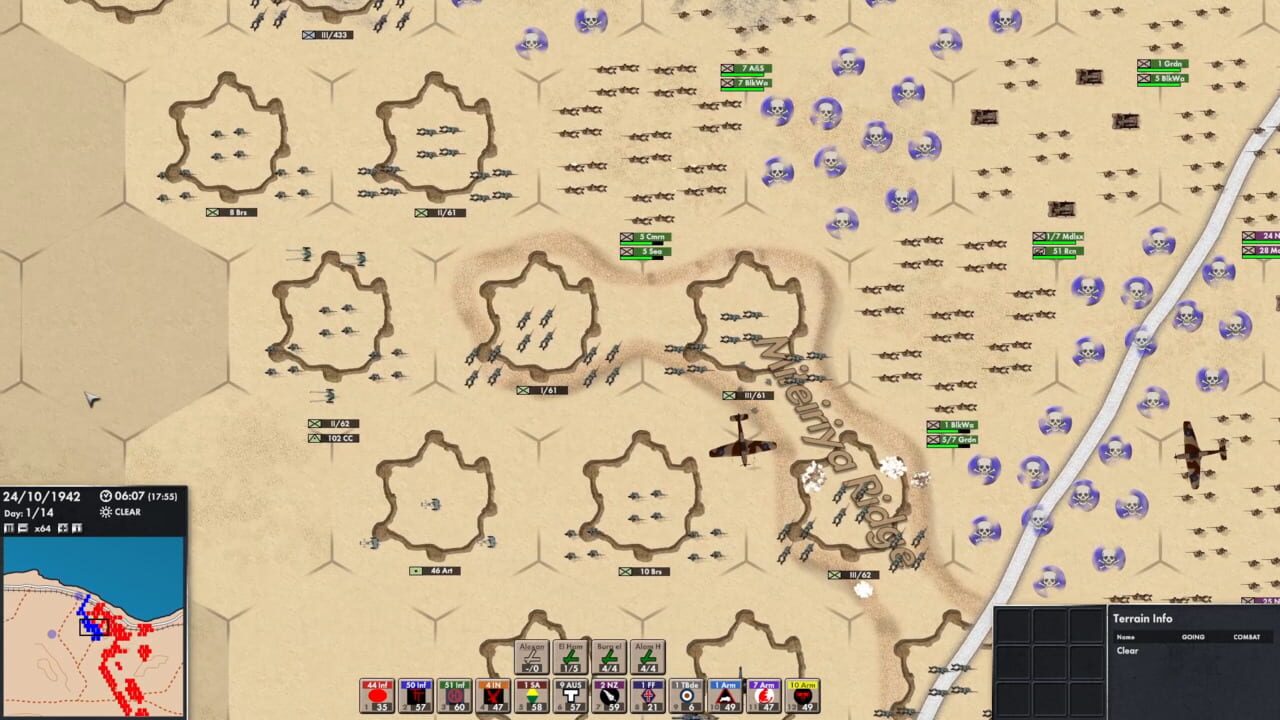Toggle the display icon right of the x64 indicator
The width and height of the screenshot is (1280, 720).
[62, 528]
